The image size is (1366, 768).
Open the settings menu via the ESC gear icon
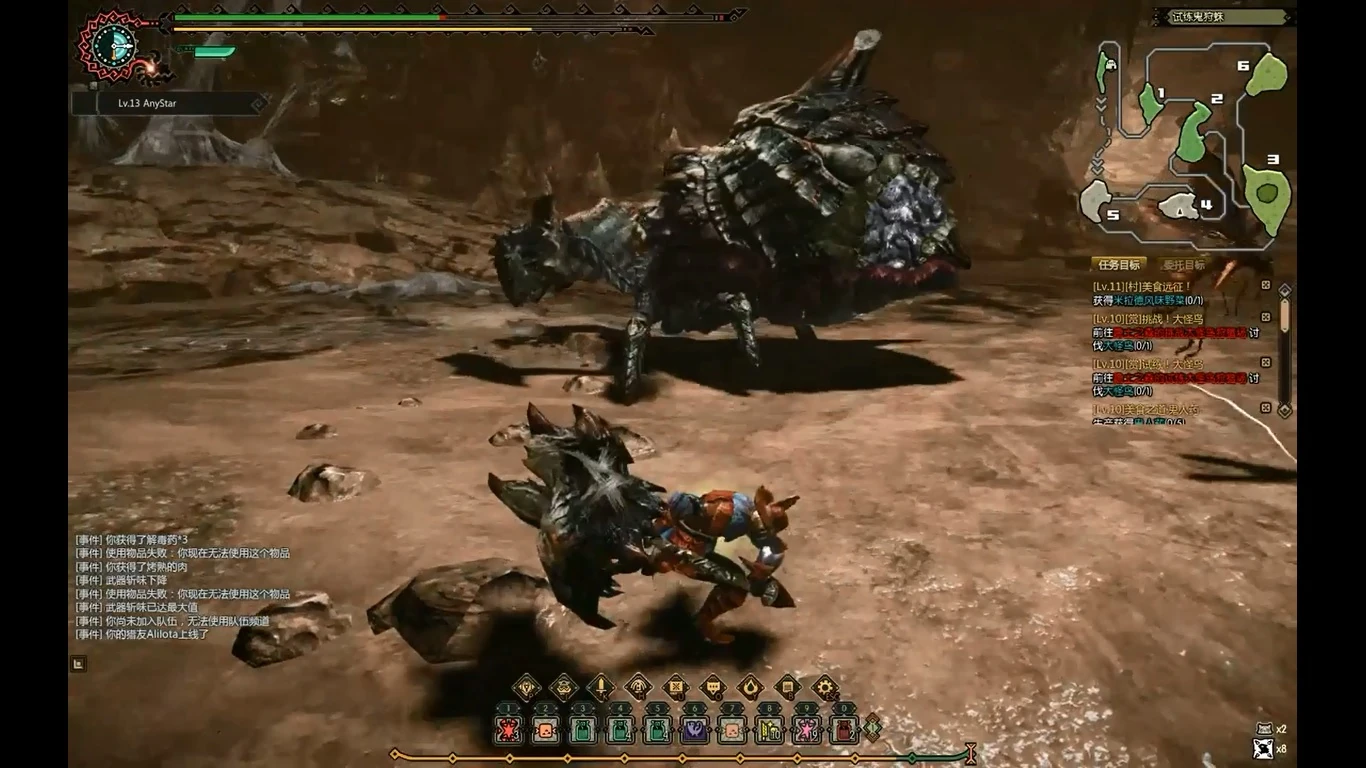point(822,685)
